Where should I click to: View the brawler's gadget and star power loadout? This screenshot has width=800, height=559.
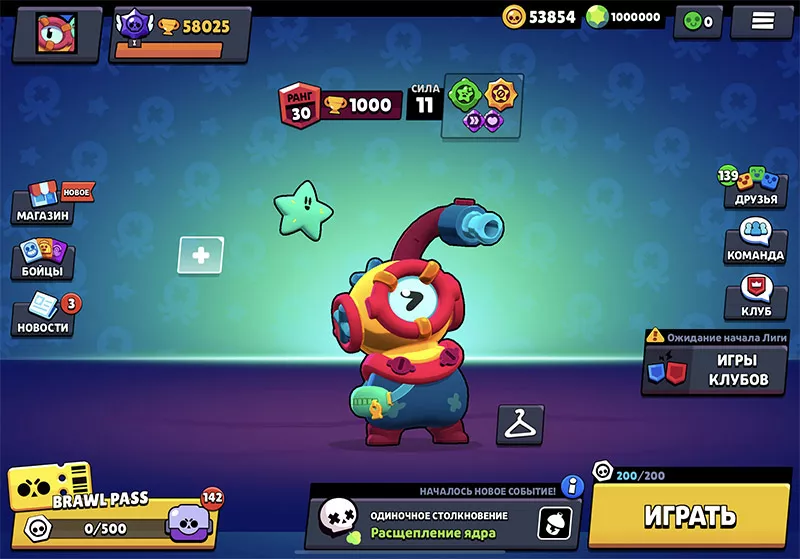pyautogui.click(x=482, y=105)
